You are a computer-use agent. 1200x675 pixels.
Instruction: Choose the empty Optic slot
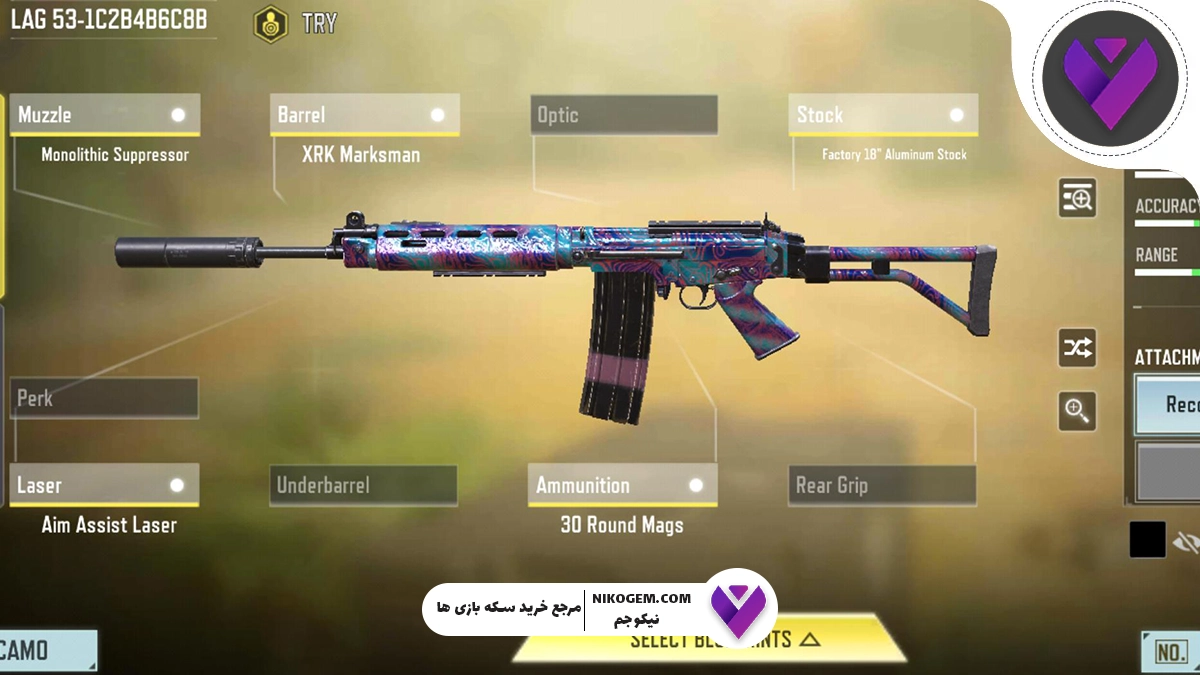pyautogui.click(x=623, y=115)
